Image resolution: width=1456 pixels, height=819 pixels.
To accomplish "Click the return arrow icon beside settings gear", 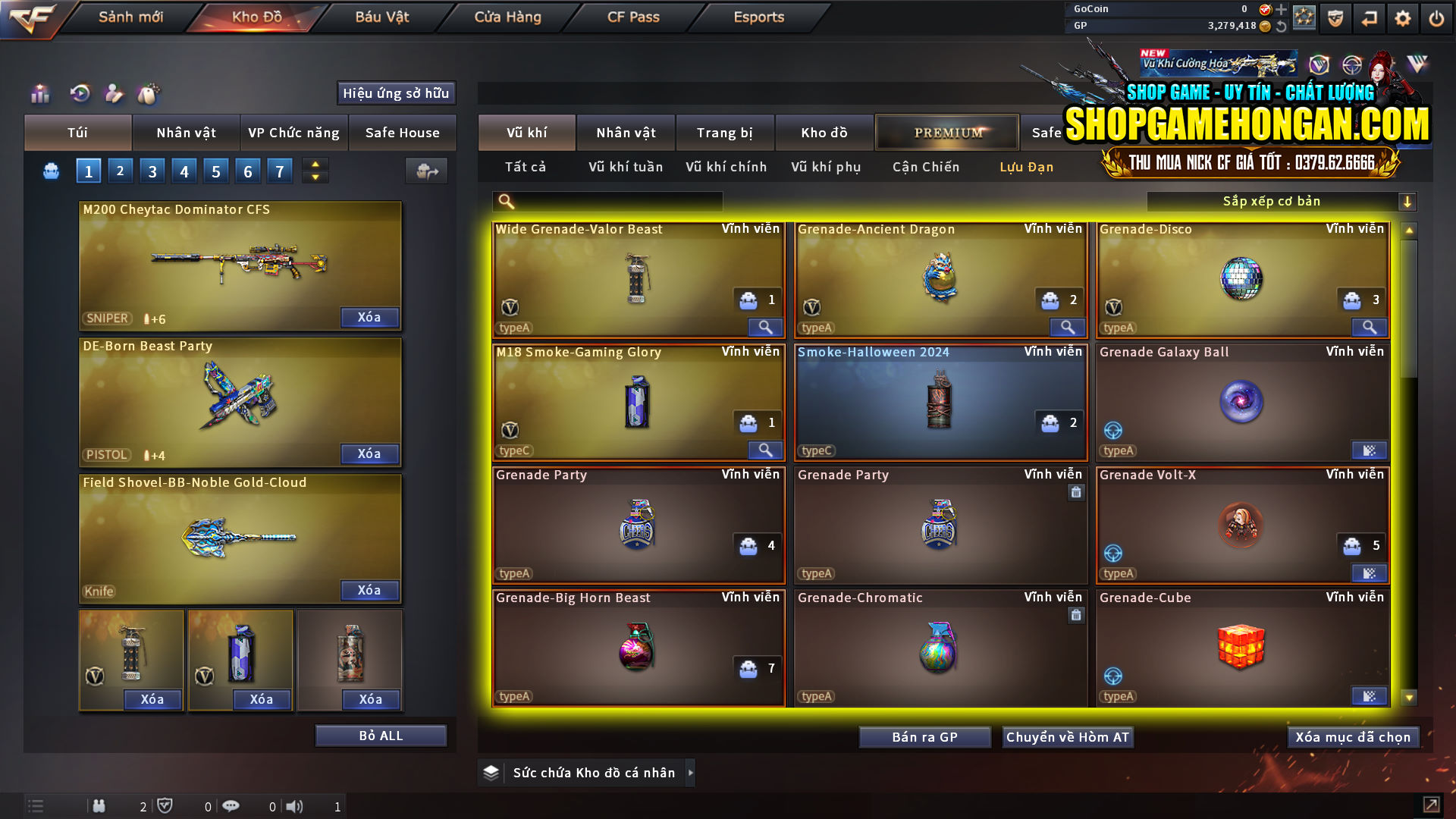I will coord(1369,17).
